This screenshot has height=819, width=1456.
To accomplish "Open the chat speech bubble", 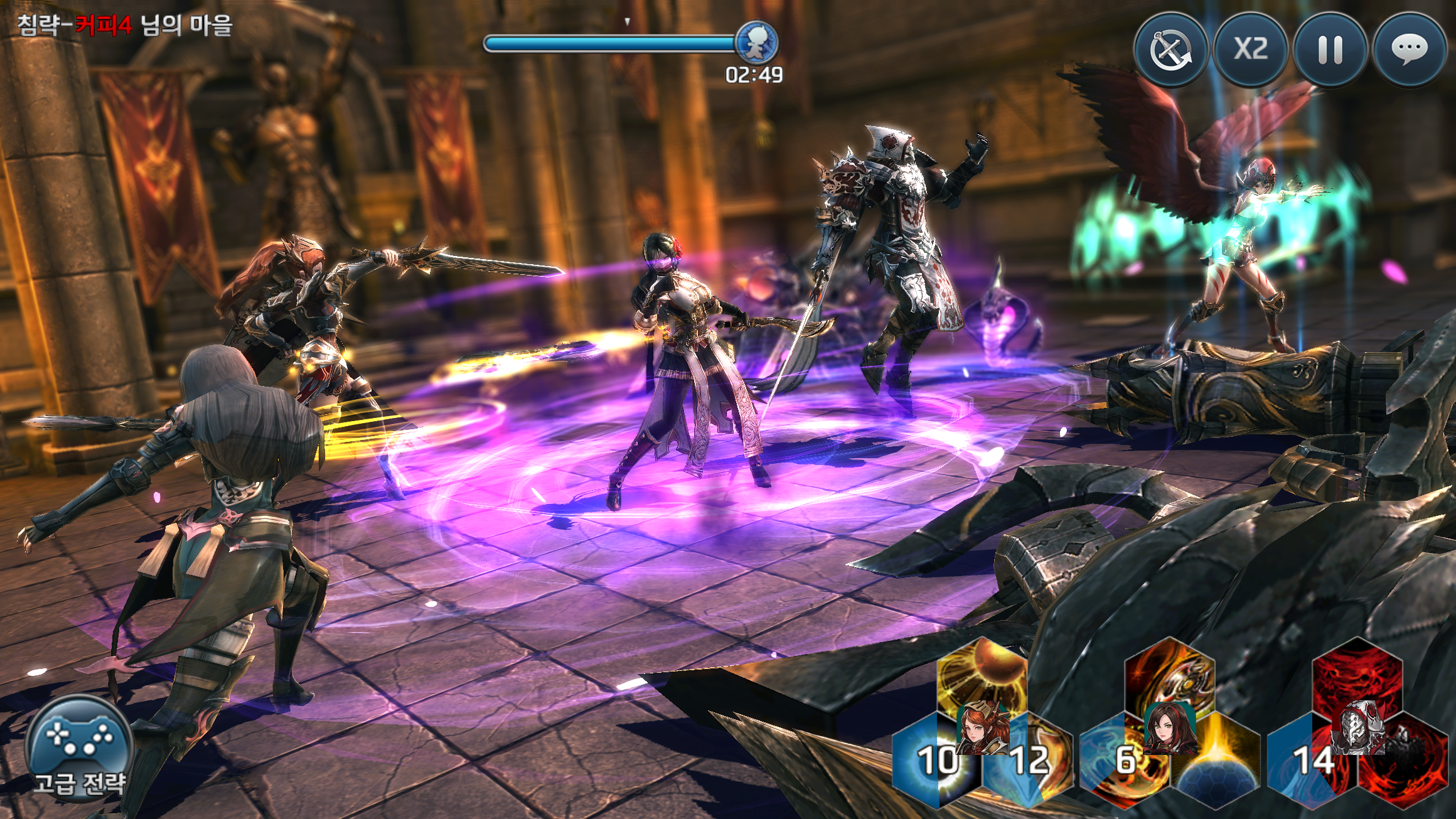I will (1410, 50).
